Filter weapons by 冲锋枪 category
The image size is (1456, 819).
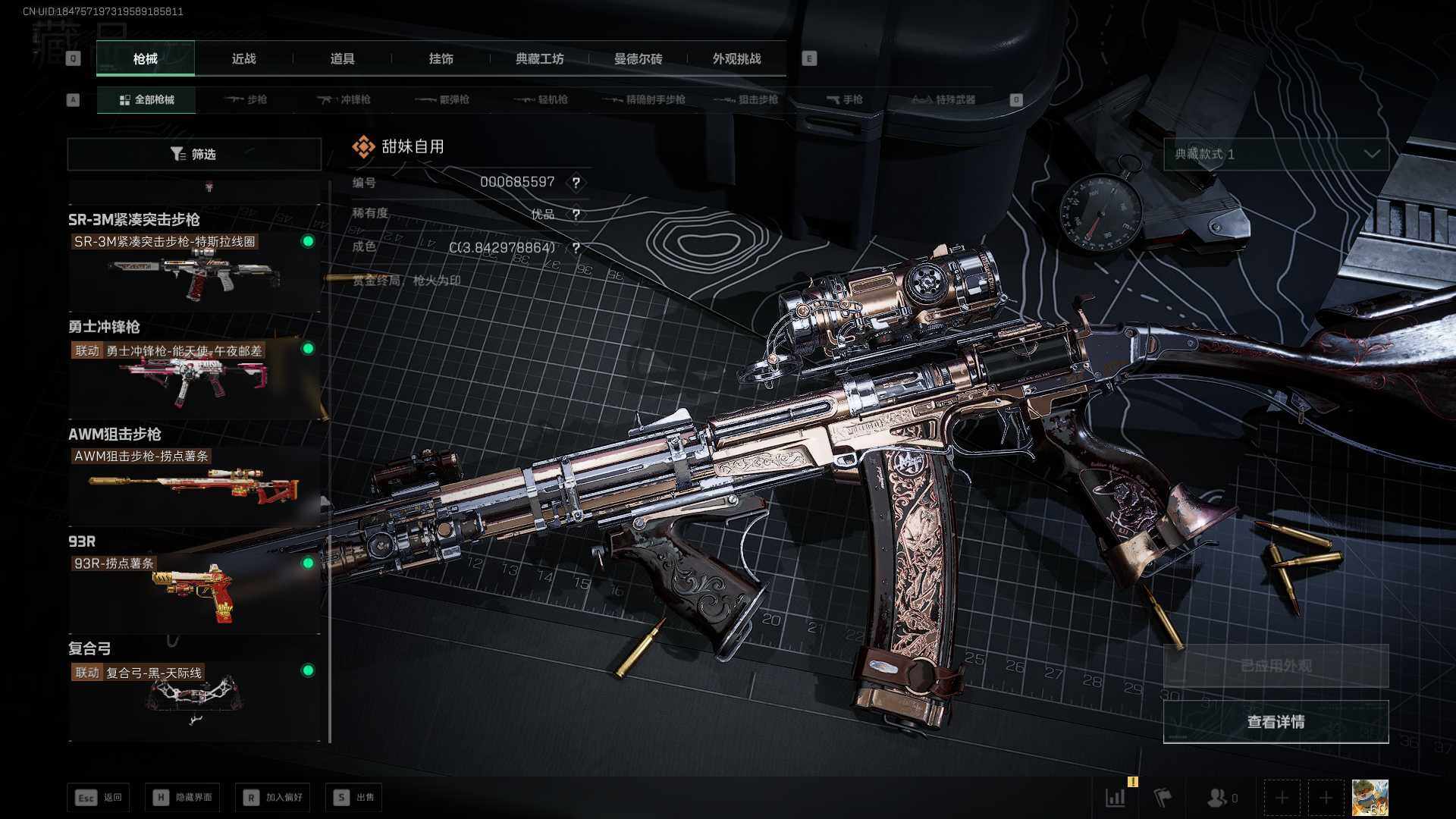pyautogui.click(x=344, y=99)
